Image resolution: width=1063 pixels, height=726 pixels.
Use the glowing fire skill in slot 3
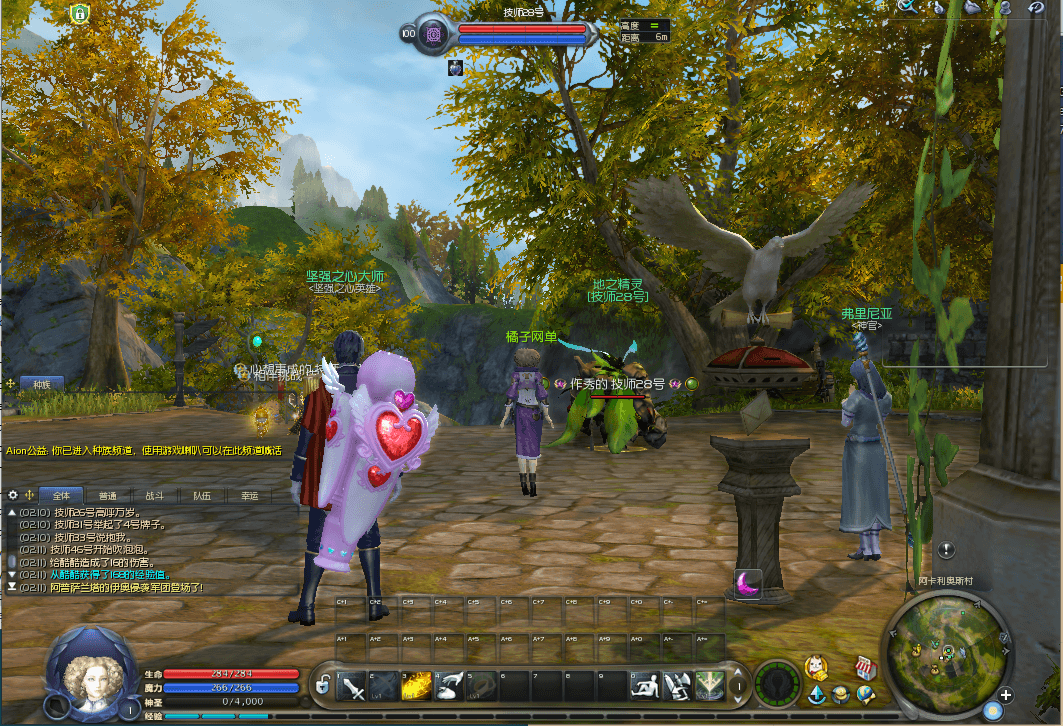tap(417, 686)
